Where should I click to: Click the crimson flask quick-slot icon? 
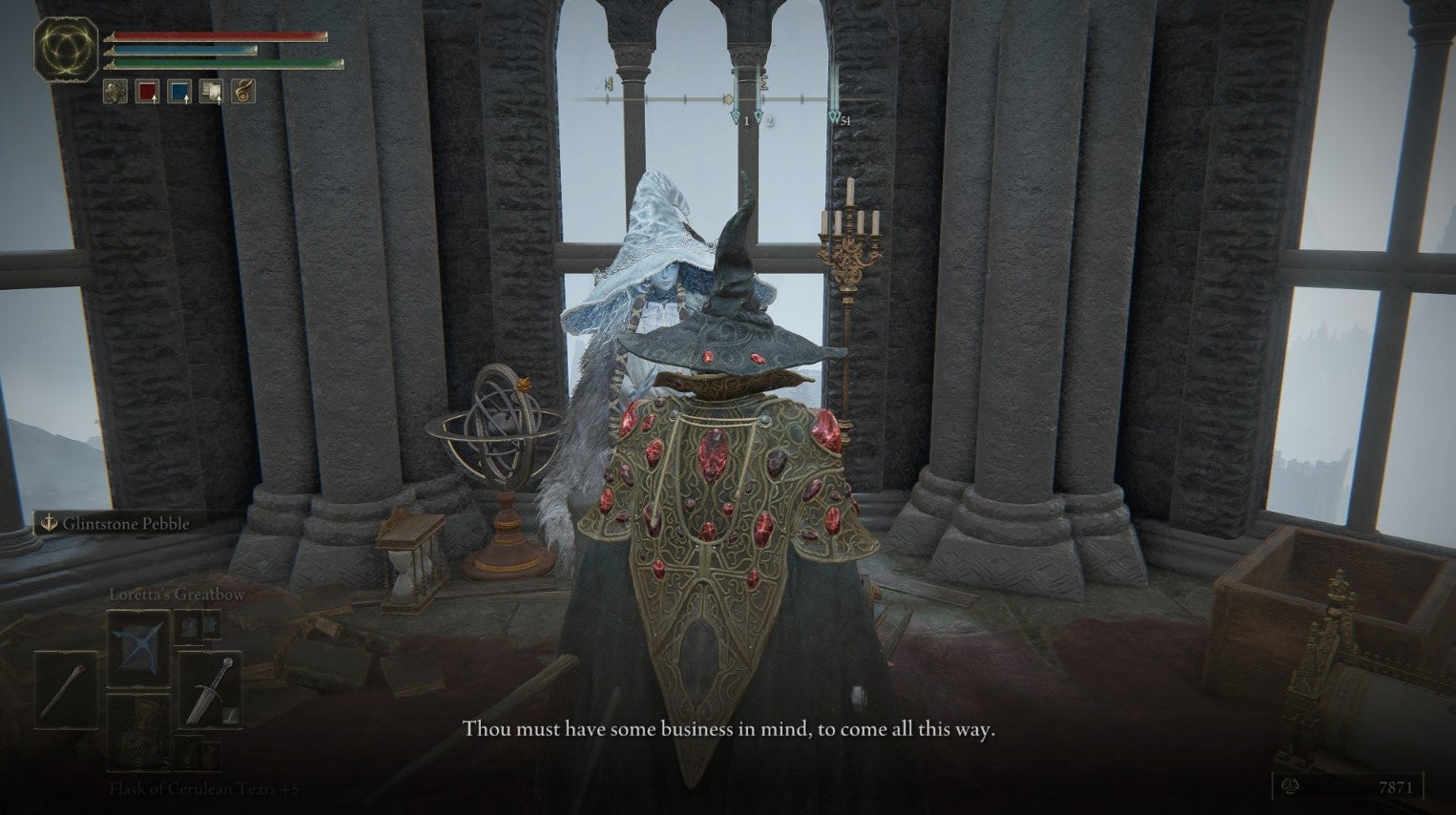pyautogui.click(x=148, y=93)
